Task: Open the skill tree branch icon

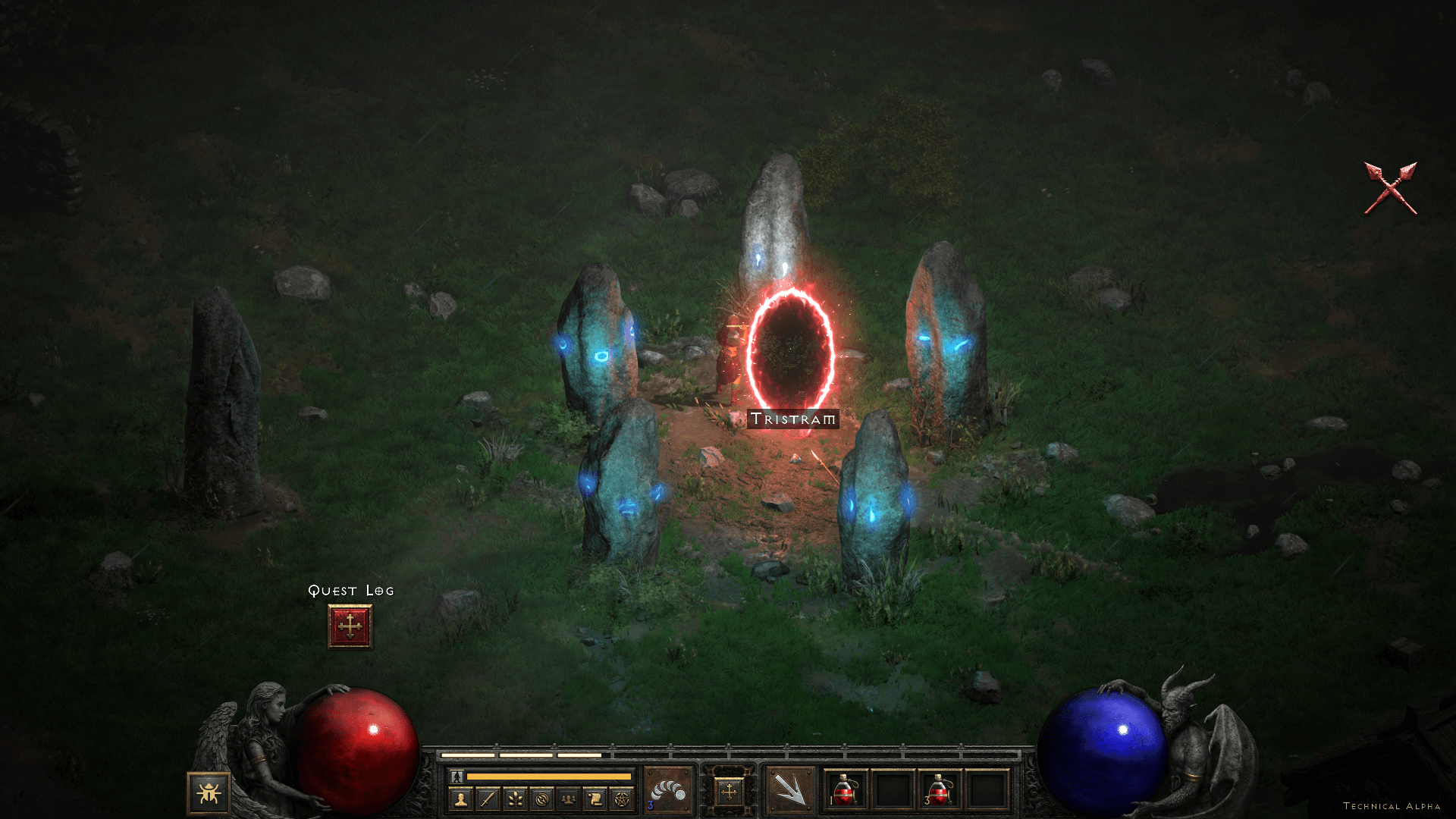Action: [x=515, y=799]
